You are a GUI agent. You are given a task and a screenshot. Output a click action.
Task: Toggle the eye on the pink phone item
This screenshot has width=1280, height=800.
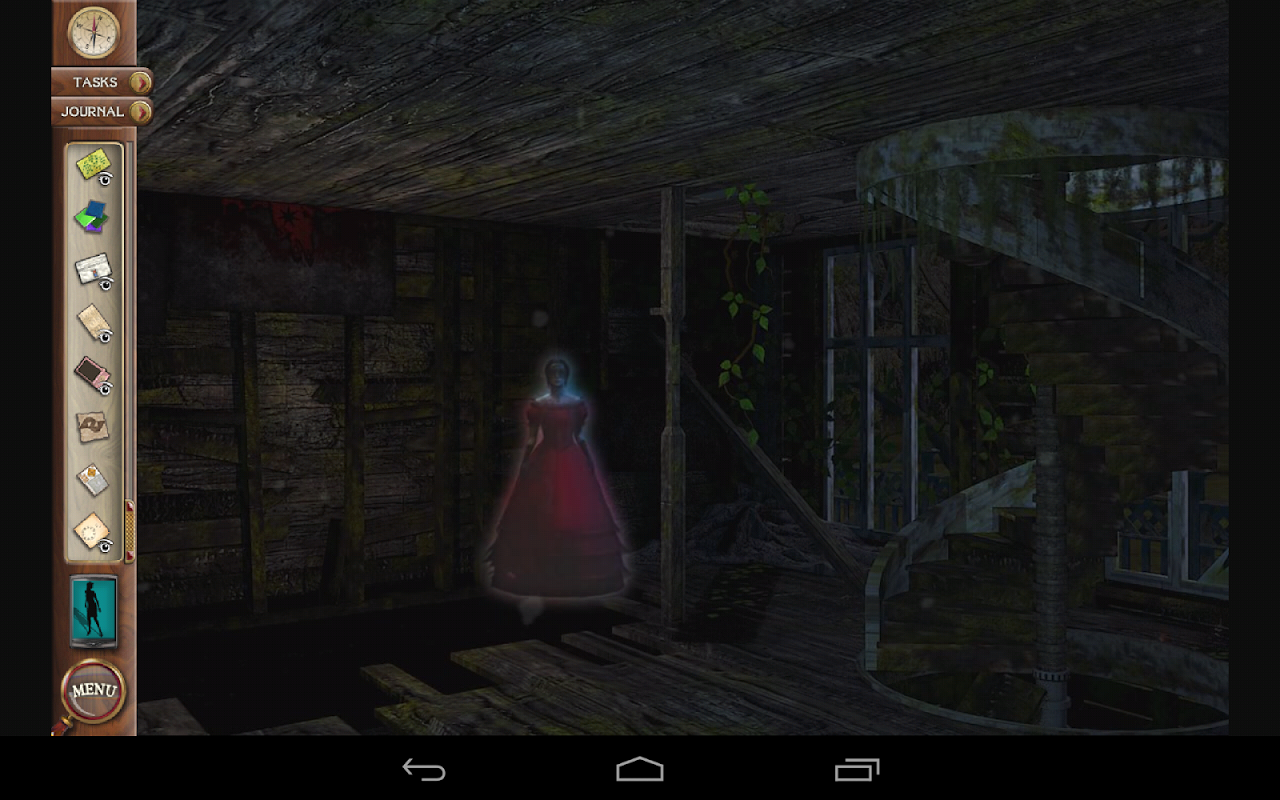106,391
